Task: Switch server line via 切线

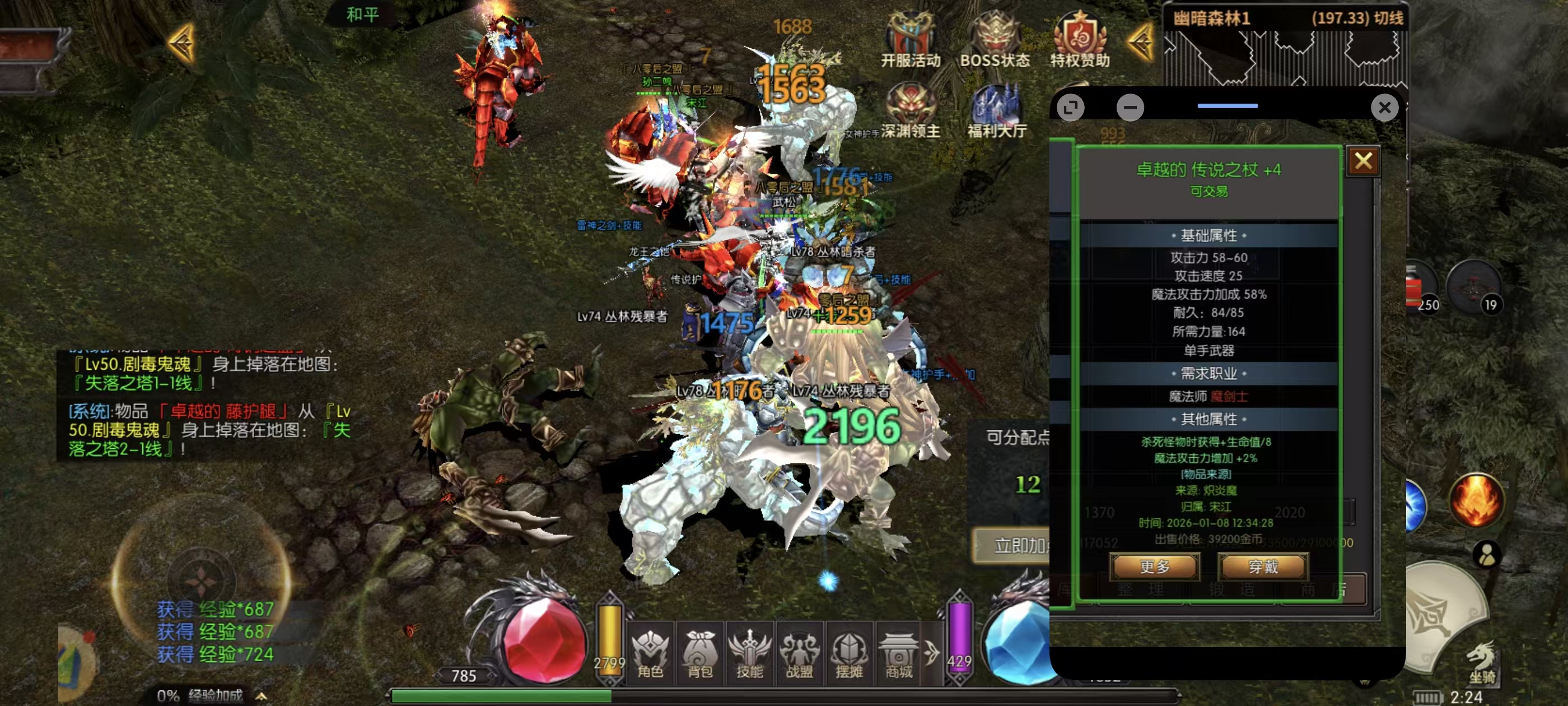Action: pos(1388,18)
